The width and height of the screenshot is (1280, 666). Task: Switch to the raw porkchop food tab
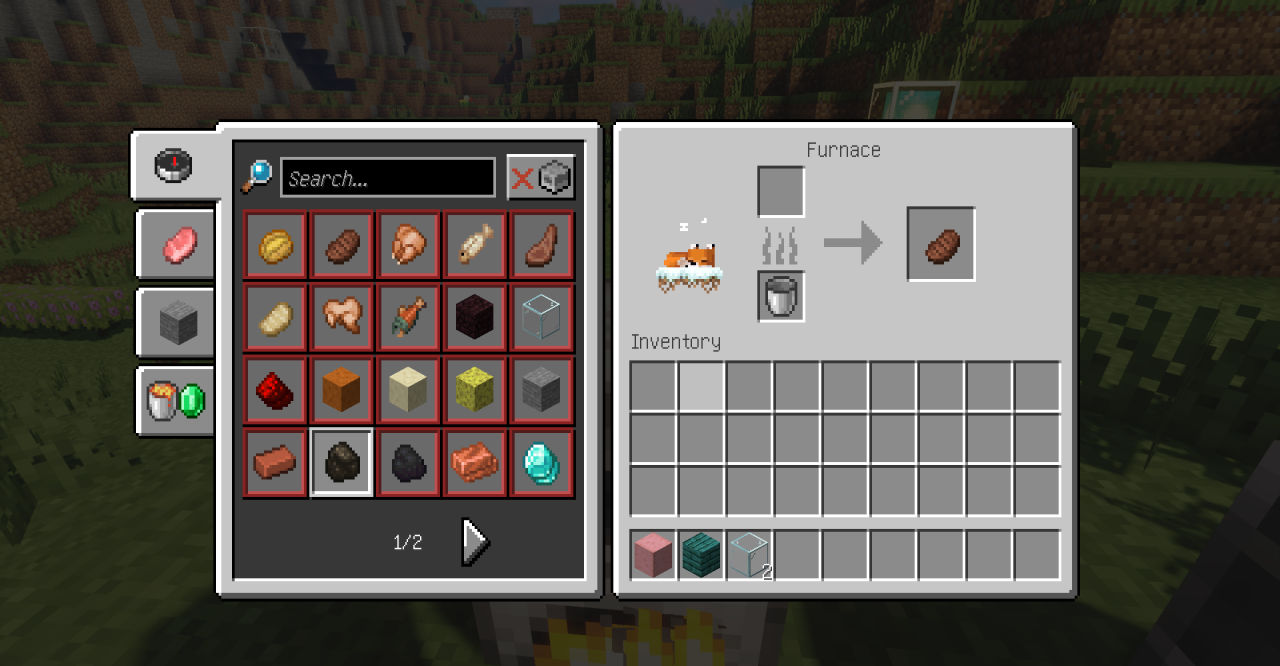click(176, 244)
